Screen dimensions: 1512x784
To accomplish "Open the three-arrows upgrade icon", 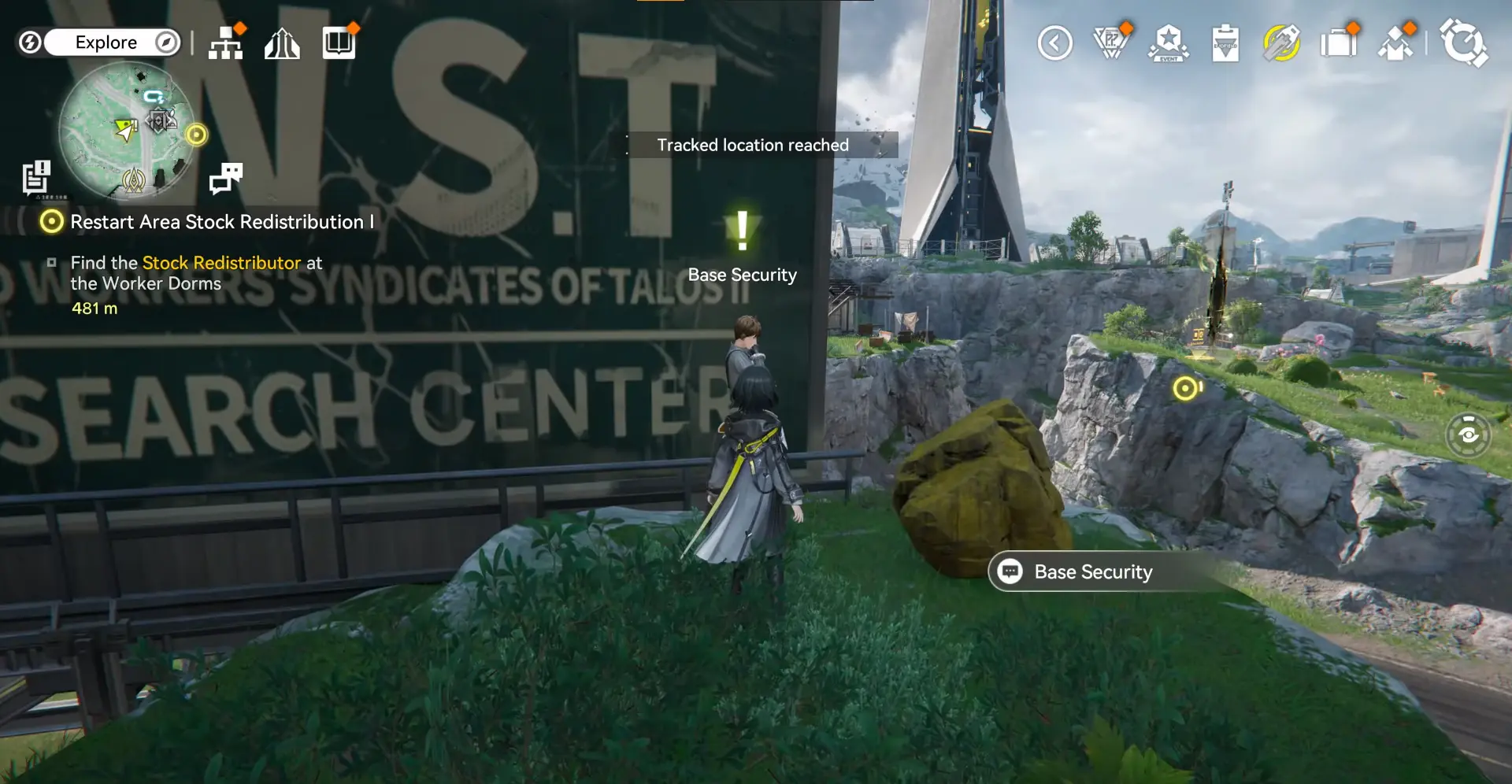I will click(282, 44).
